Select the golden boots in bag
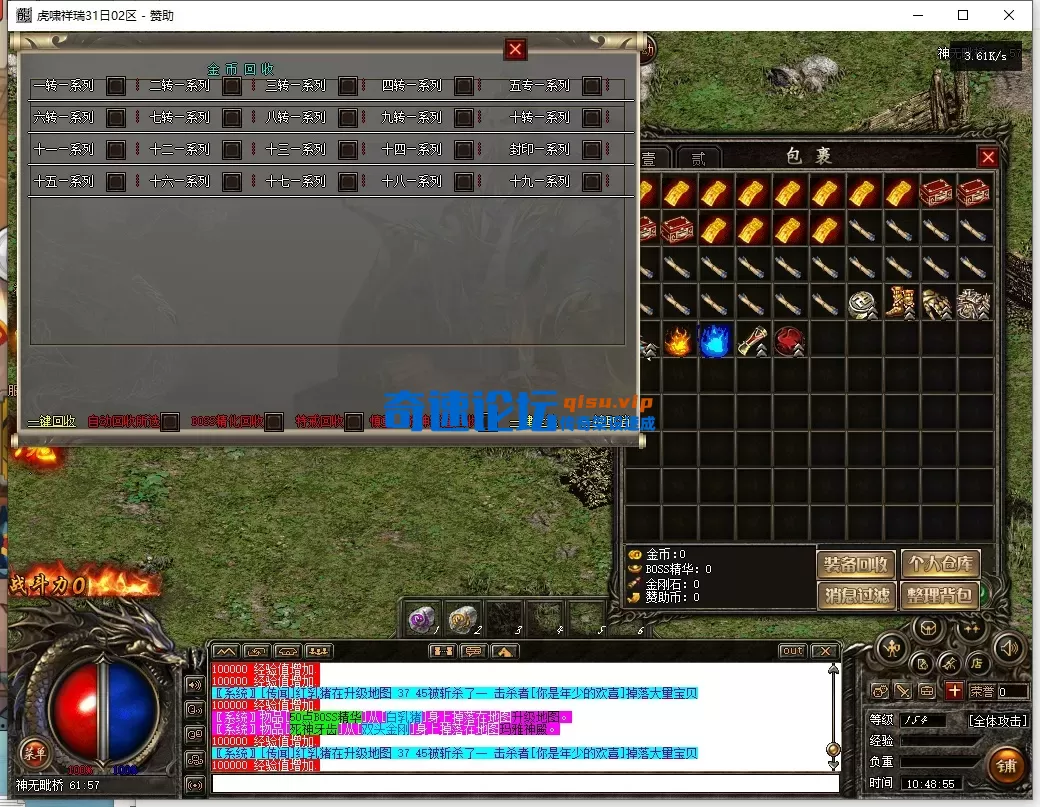This screenshot has height=807, width=1040. coord(902,303)
